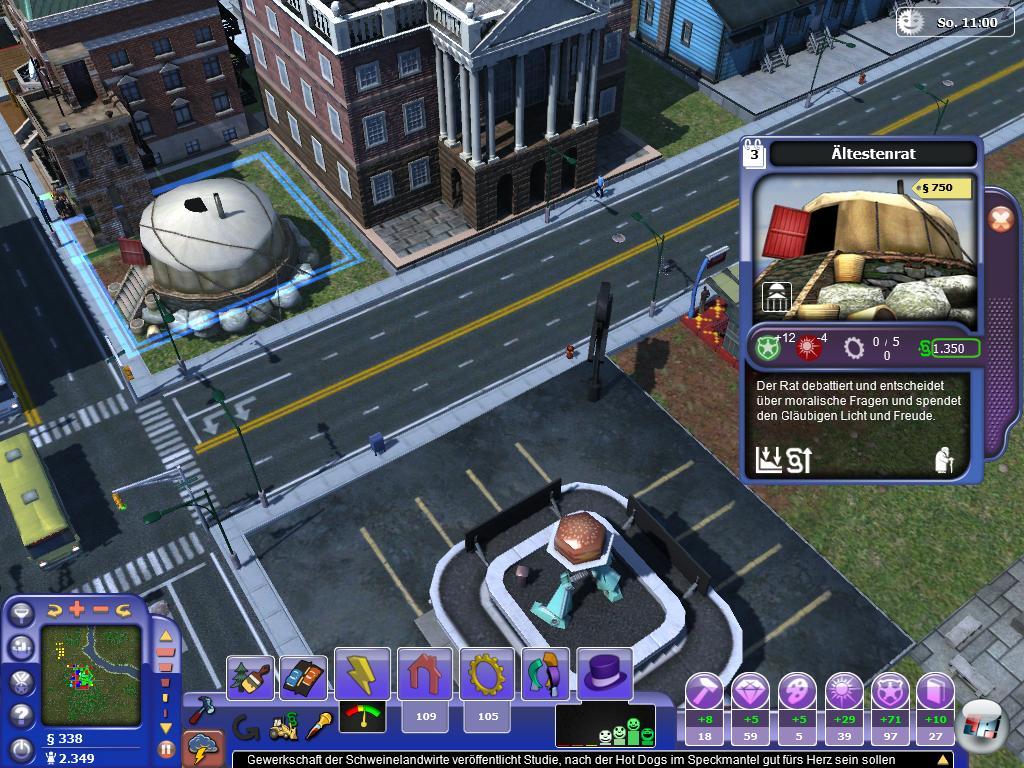Image resolution: width=1024 pixels, height=768 pixels.
Task: Open the roads and cars build menu
Action: tap(302, 677)
